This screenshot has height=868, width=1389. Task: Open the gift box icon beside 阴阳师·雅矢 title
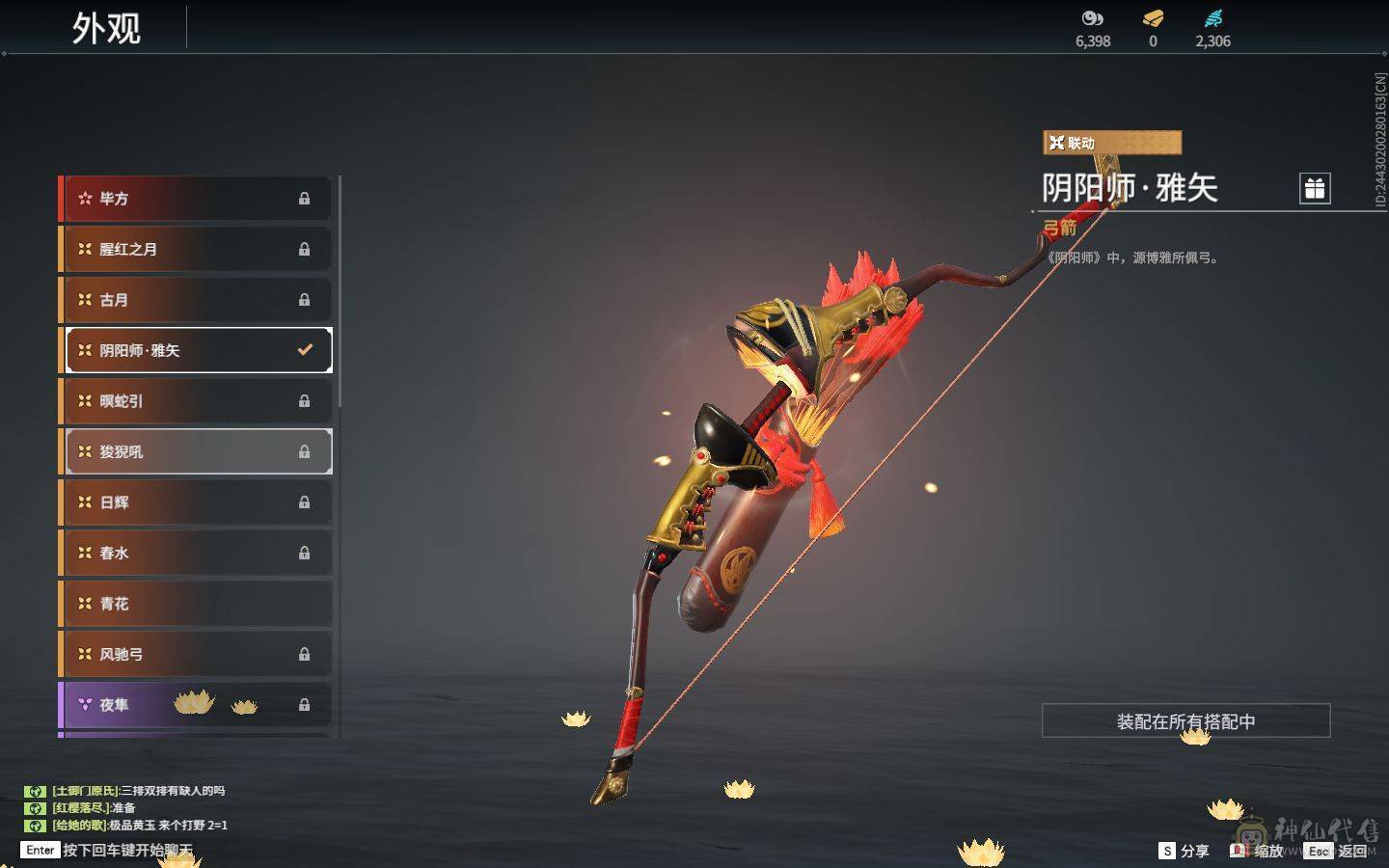[1314, 190]
